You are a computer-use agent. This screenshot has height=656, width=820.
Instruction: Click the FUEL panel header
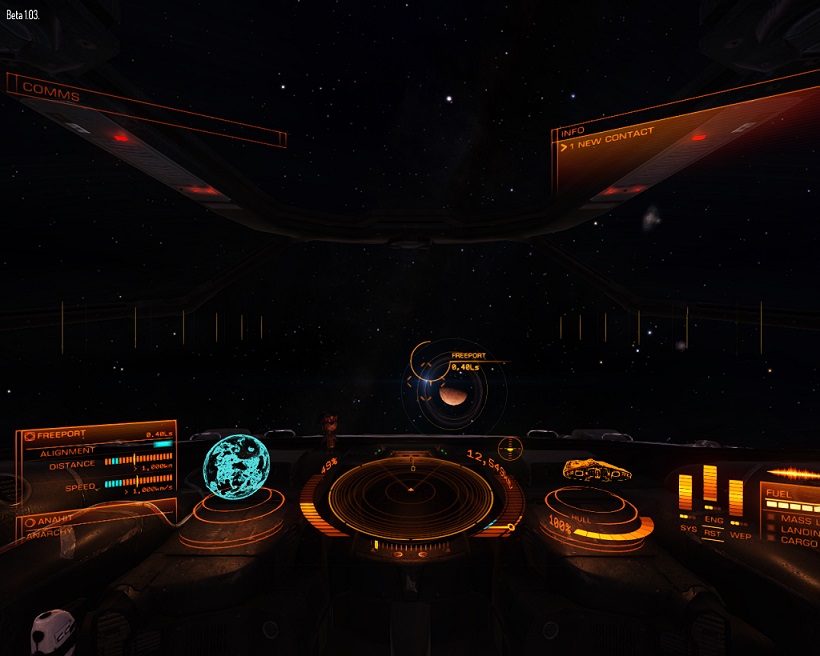pyautogui.click(x=781, y=494)
